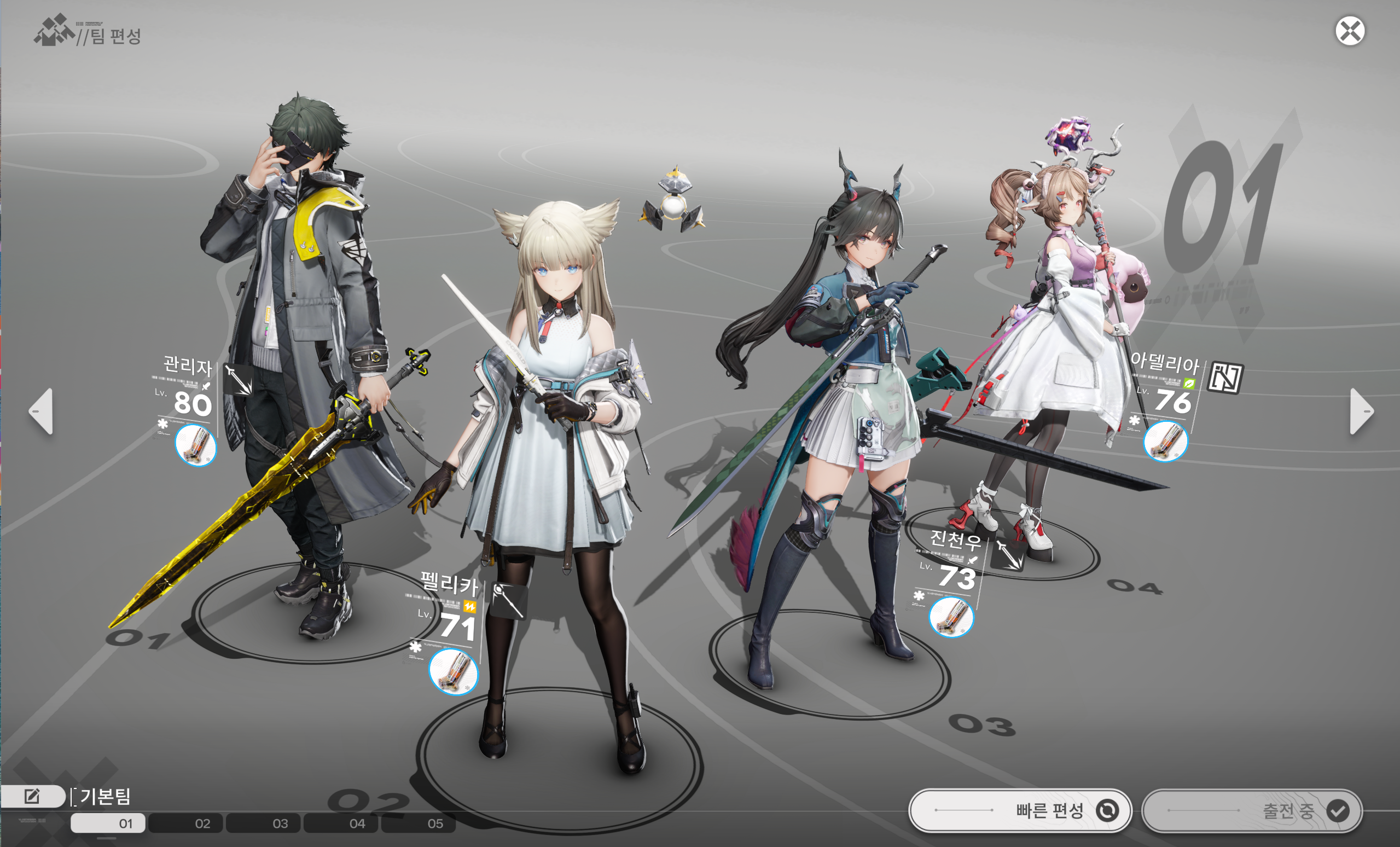This screenshot has width=1400, height=847.
Task: Edit the team name with pencil icon
Action: tap(32, 797)
